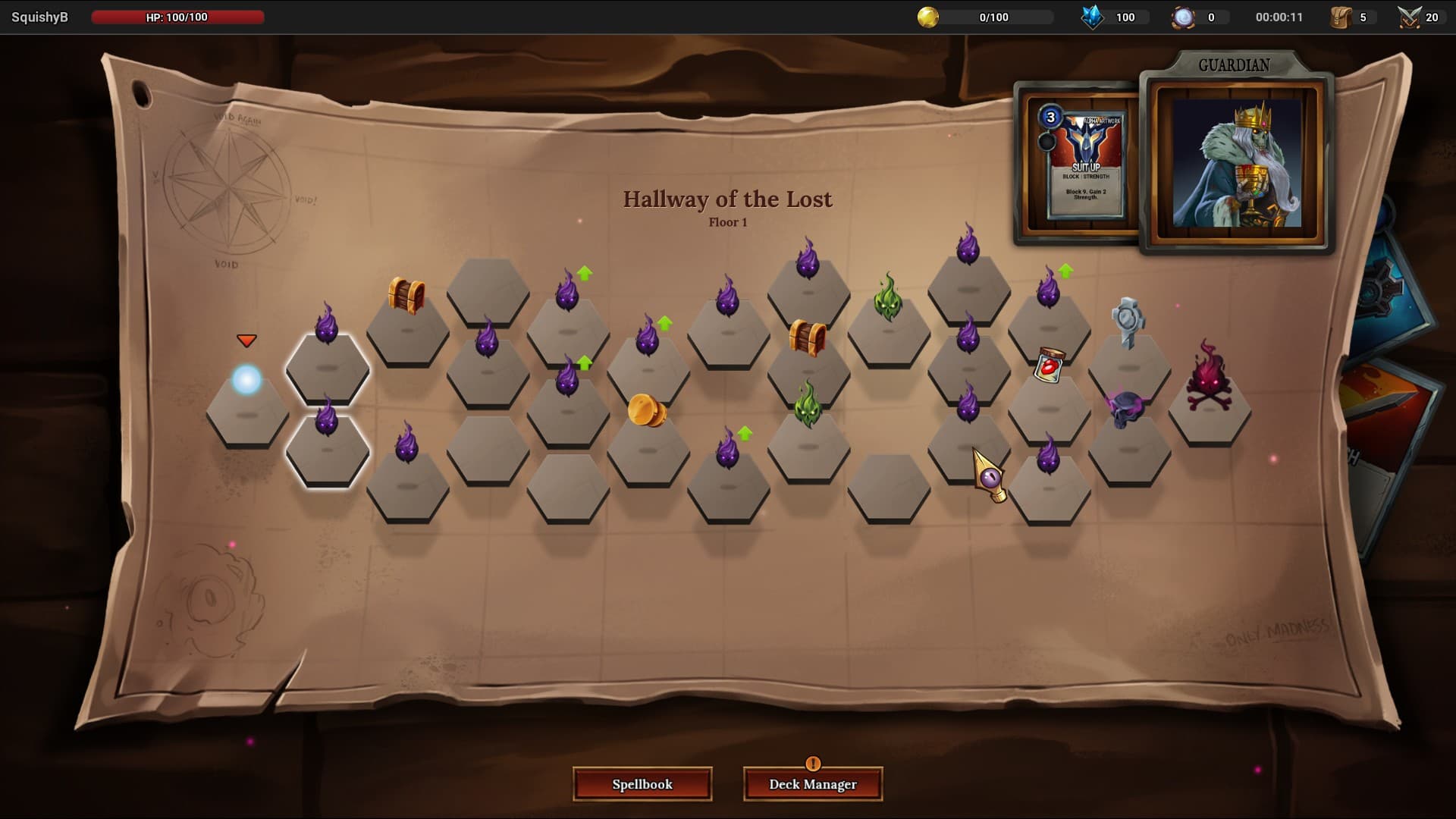Open the Deck Manager
The image size is (1456, 819).
tap(812, 785)
